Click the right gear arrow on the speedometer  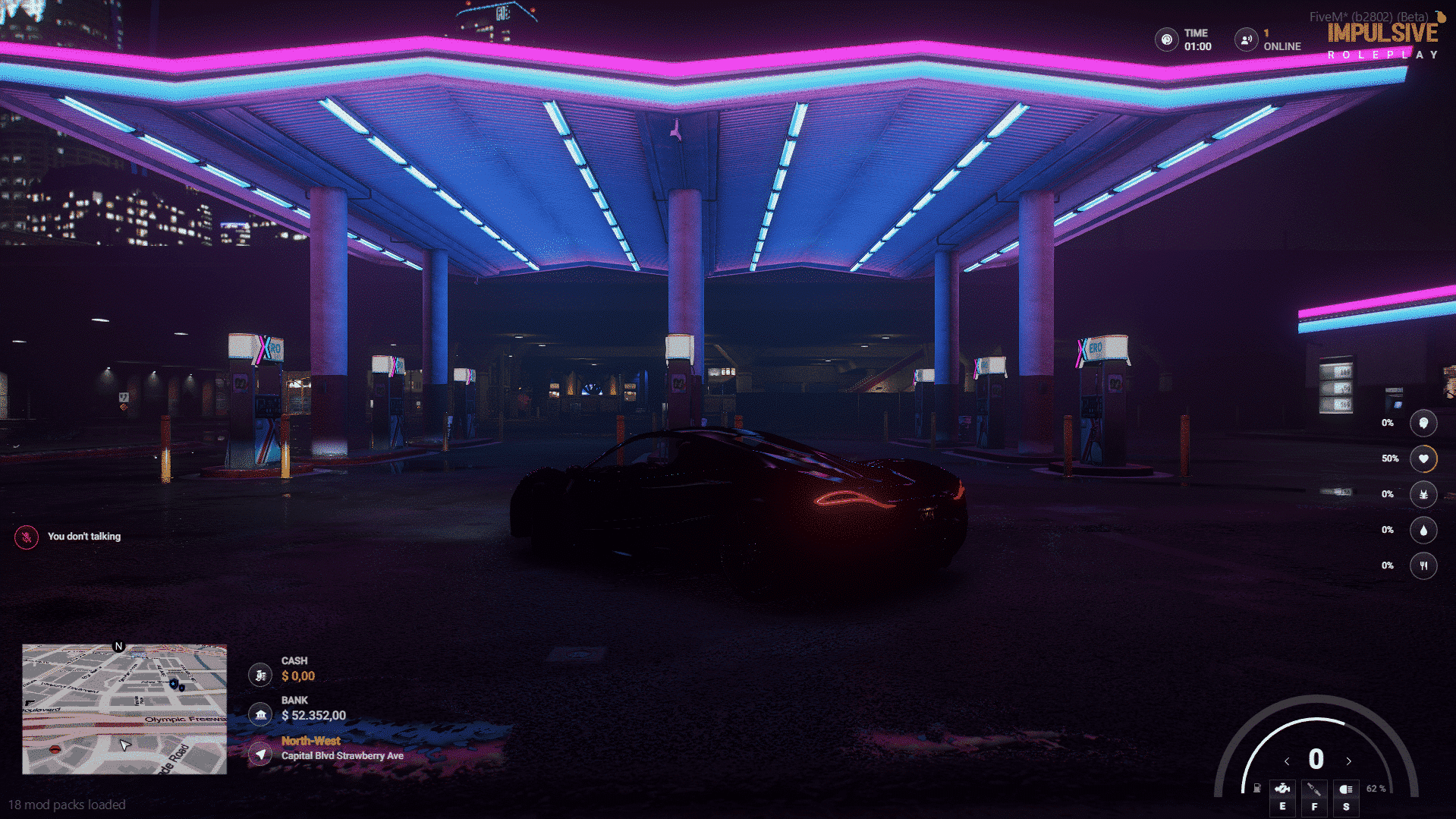[1349, 761]
